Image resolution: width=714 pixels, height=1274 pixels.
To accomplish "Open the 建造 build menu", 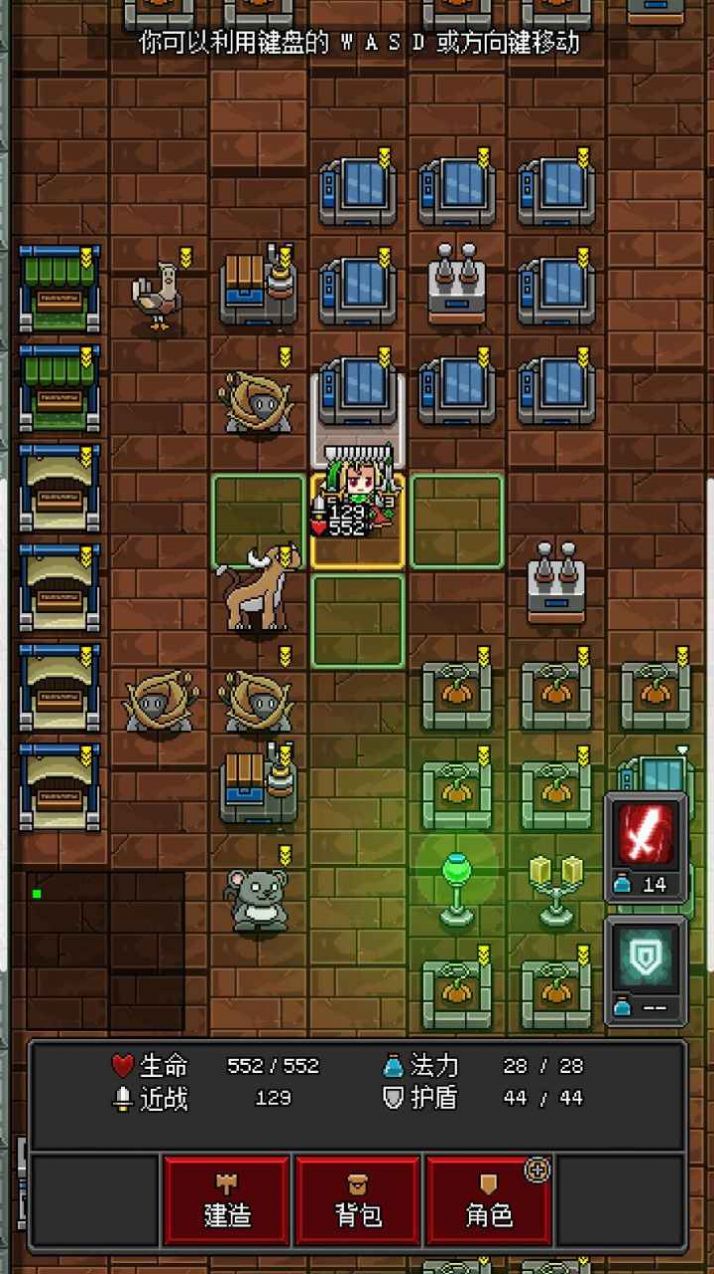I will (x=227, y=1201).
